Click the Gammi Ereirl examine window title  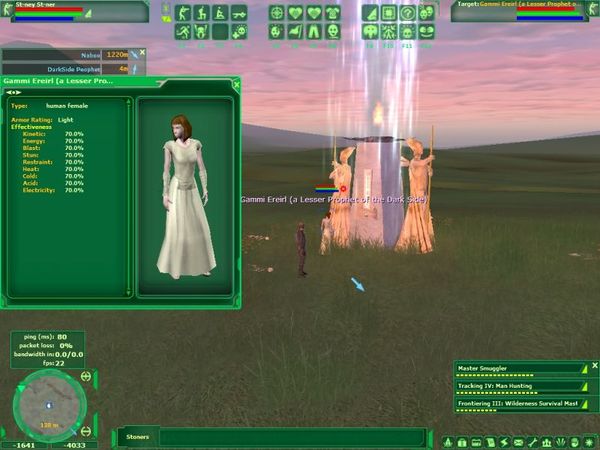point(62,81)
